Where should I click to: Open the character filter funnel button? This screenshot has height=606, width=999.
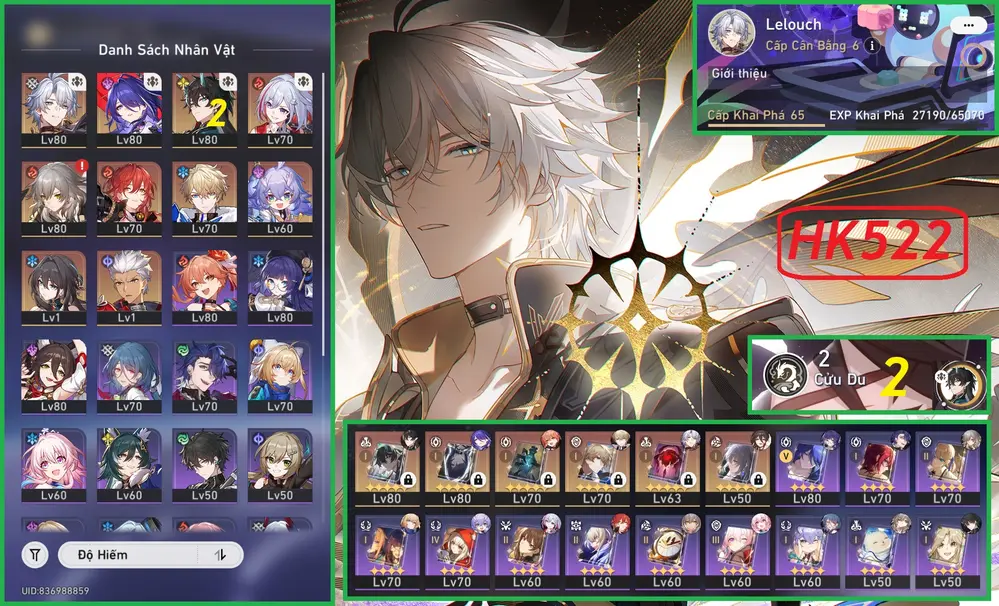tap(36, 554)
